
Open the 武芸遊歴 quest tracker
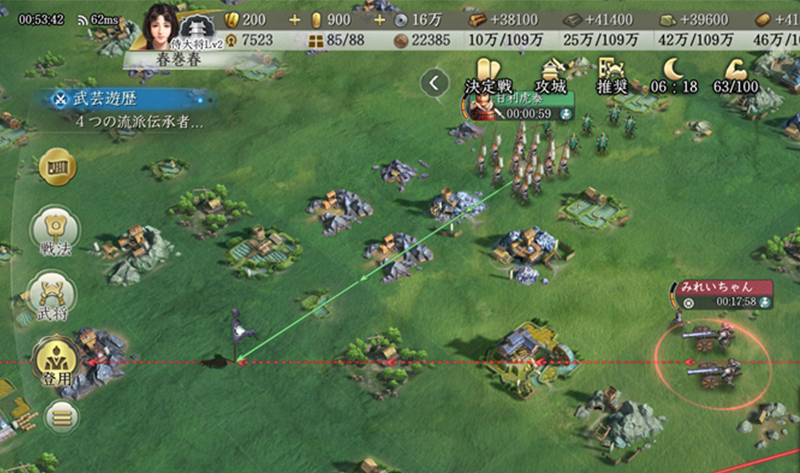[125, 99]
